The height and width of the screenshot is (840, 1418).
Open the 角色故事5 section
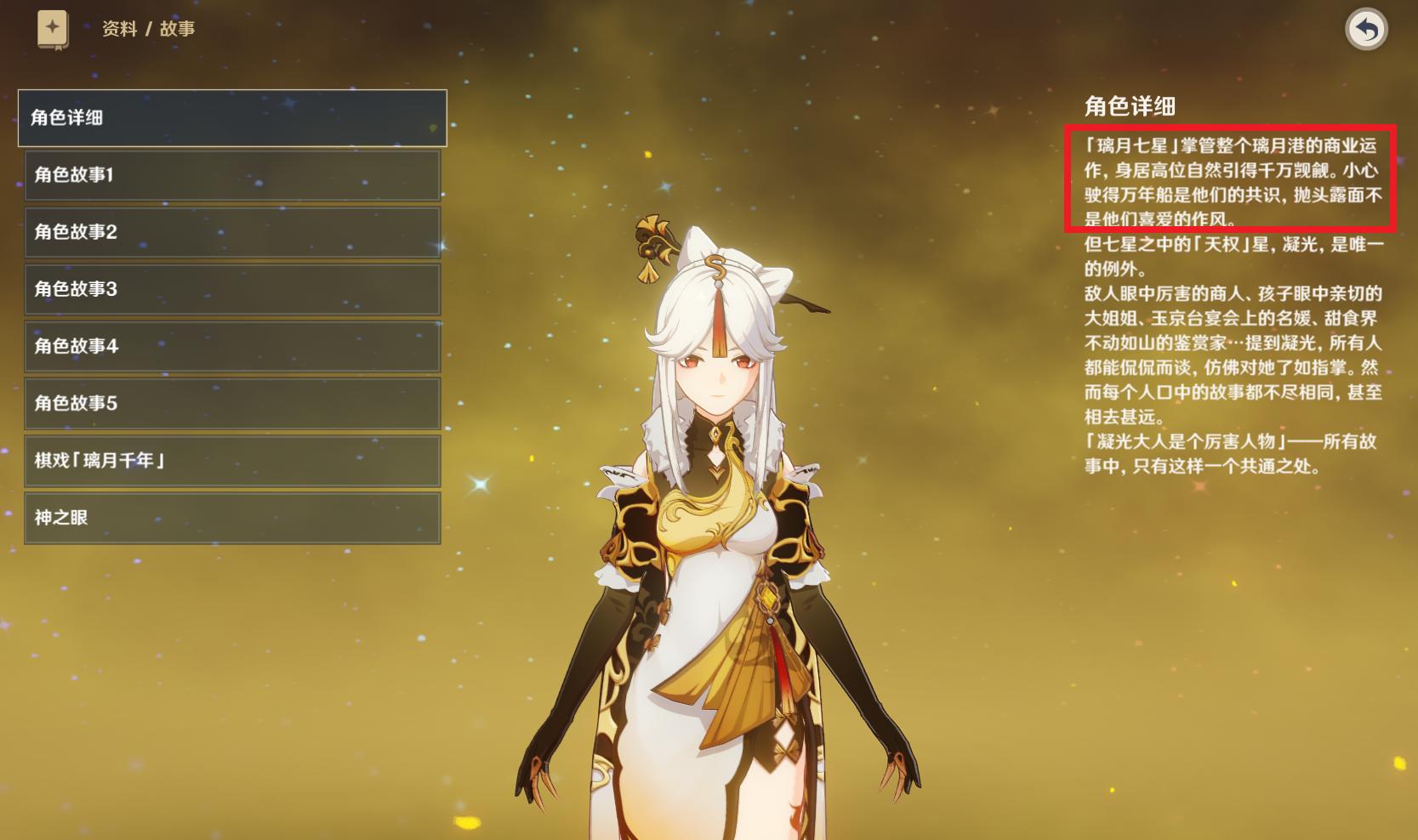coord(234,403)
